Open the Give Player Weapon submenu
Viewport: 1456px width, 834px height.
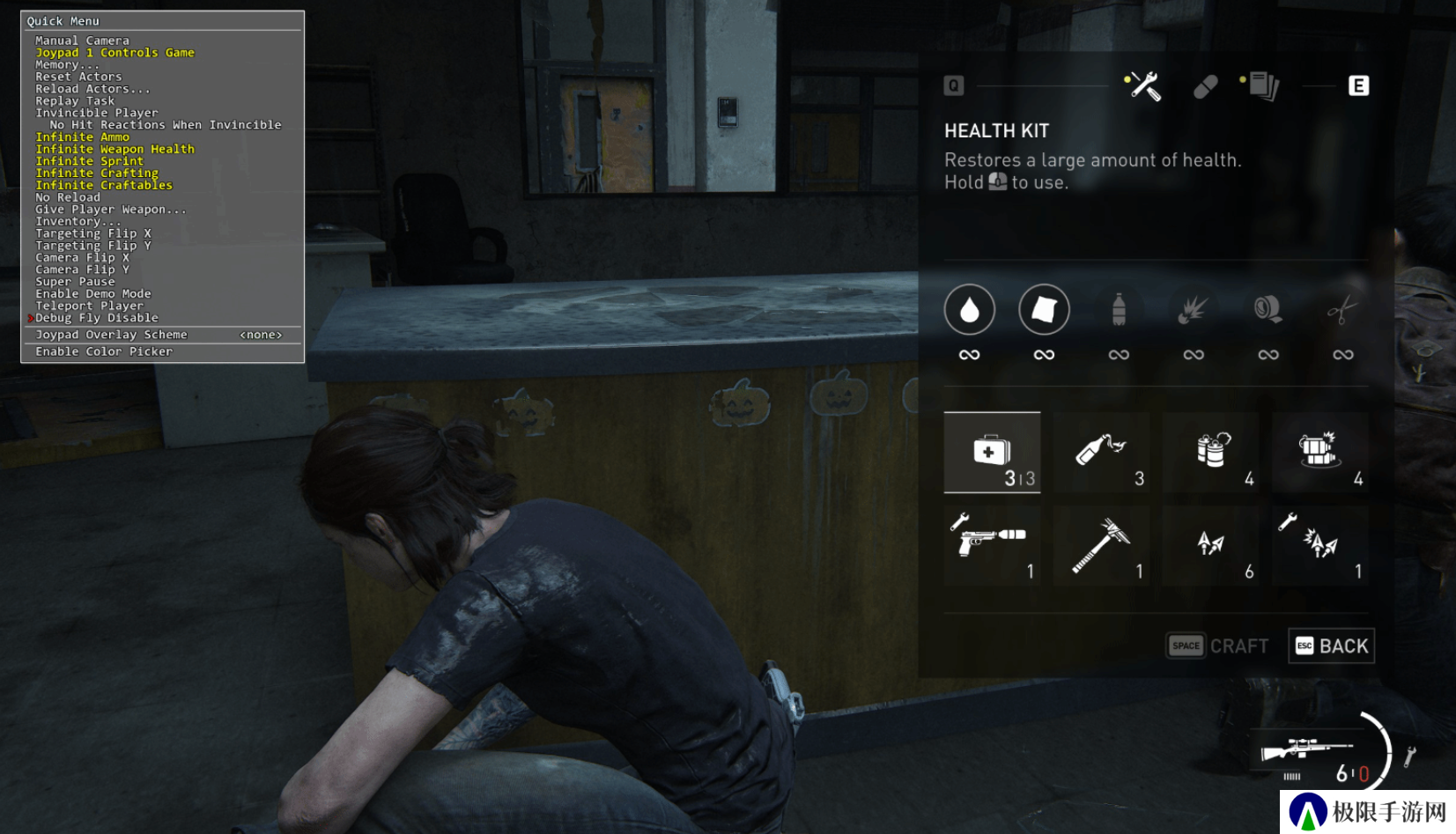click(110, 210)
